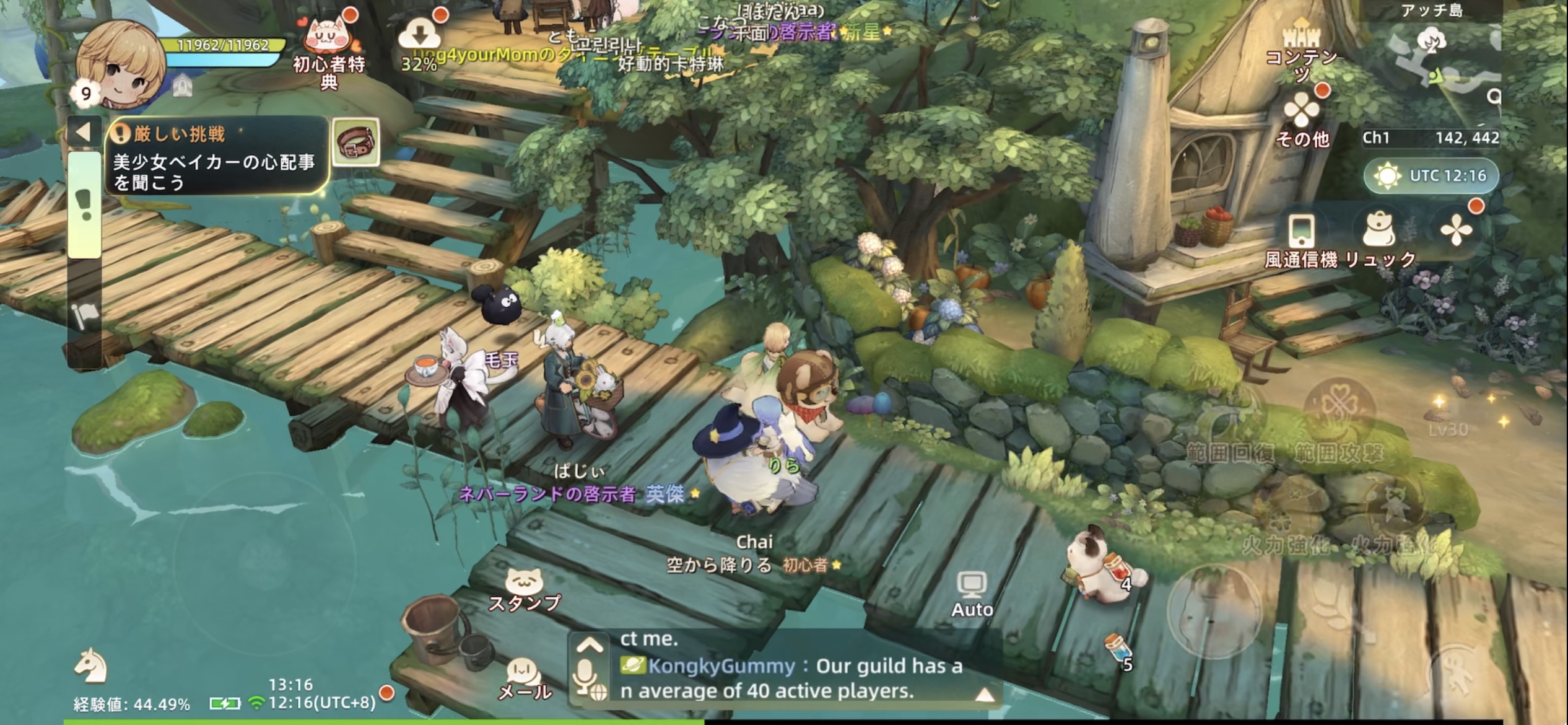Tap the horse mount icon
The image size is (1568, 725).
coord(91,665)
